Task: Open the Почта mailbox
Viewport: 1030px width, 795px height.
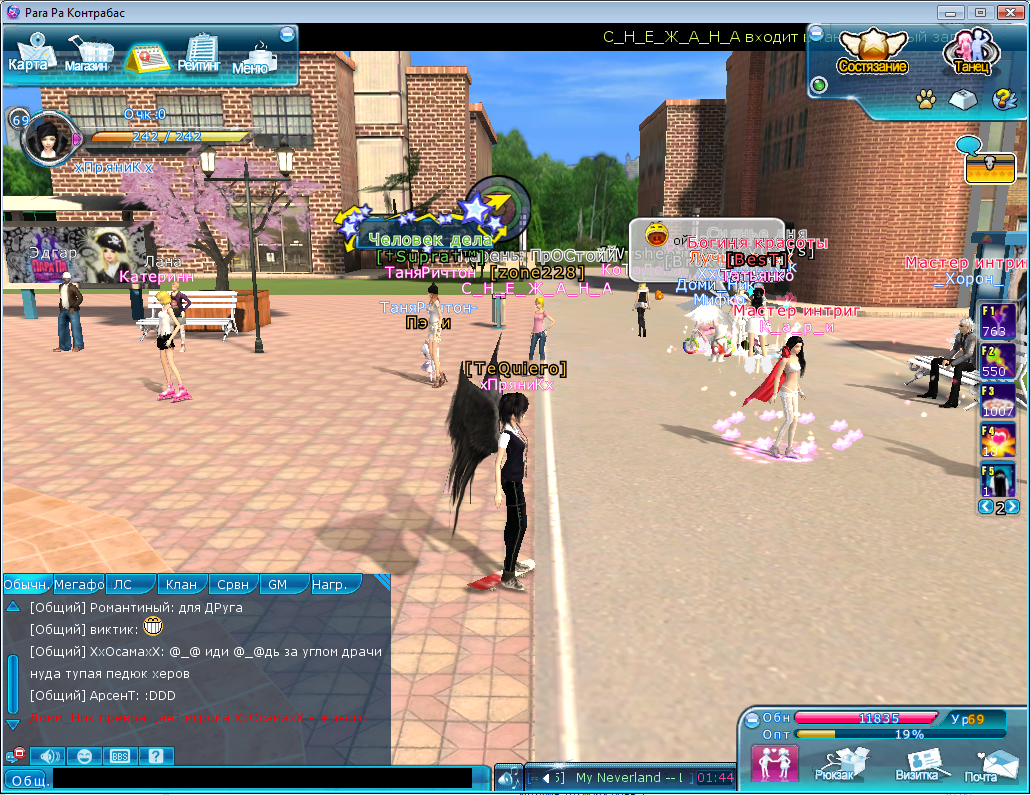Action: click(x=981, y=765)
